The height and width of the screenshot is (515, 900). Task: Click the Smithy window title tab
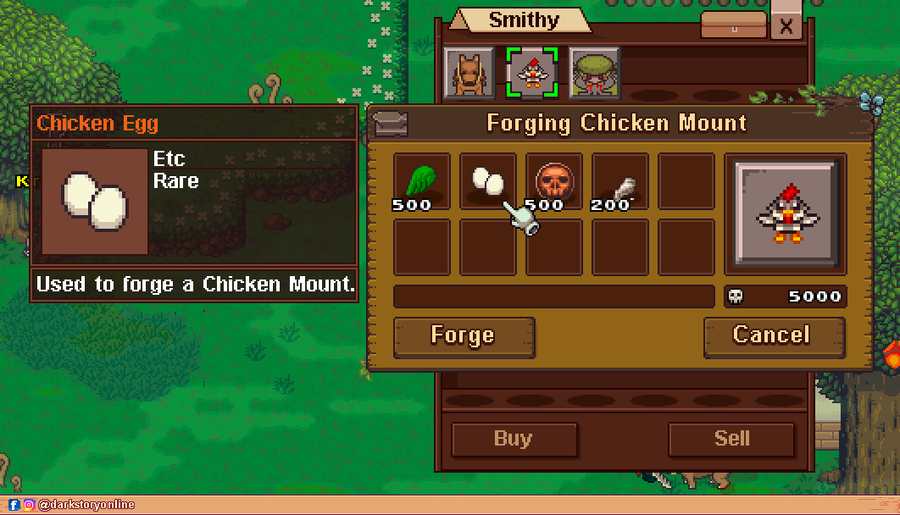point(523,21)
